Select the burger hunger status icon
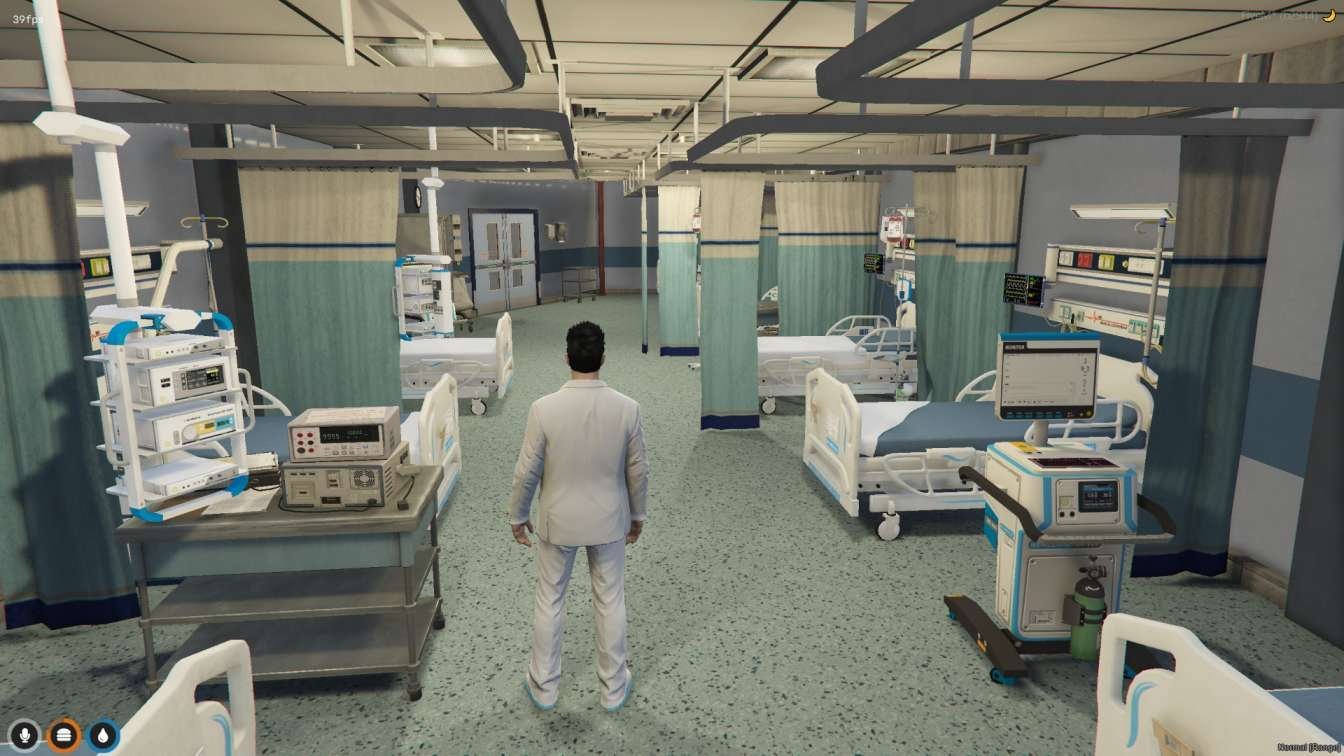The height and width of the screenshot is (756, 1344). (64, 736)
